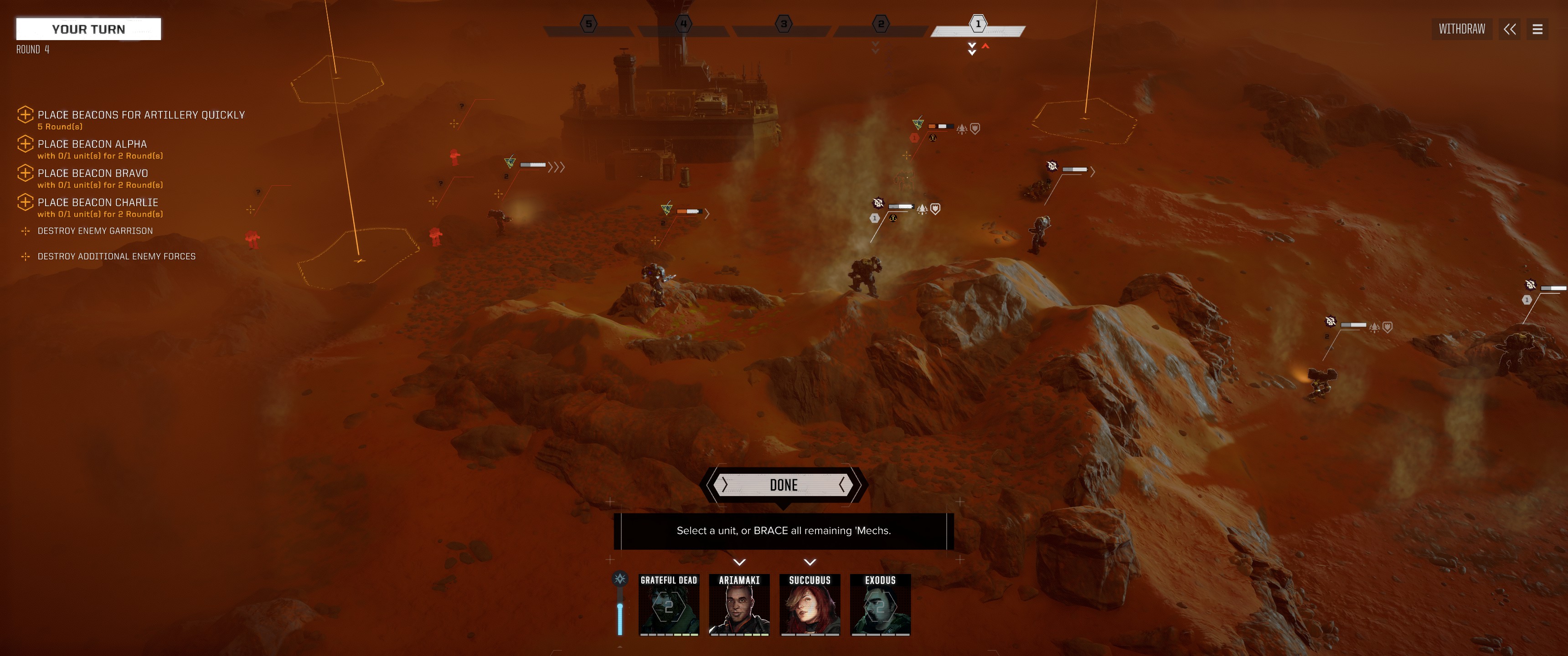Click the Place Beacons For Artillery objective
The height and width of the screenshot is (656, 1568).
pyautogui.click(x=140, y=115)
